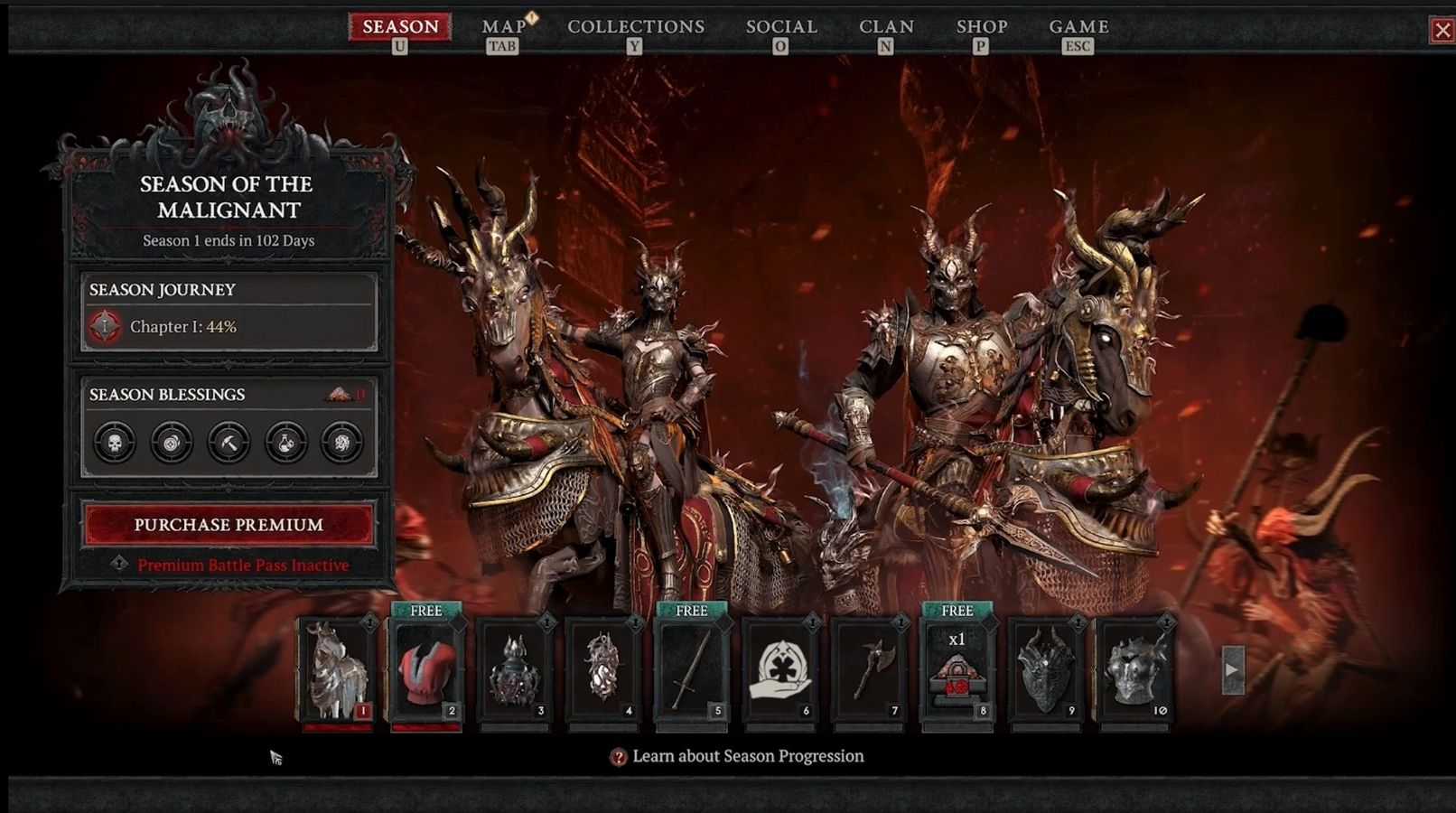View the tier 7 axe reward
The height and width of the screenshot is (813, 1456).
(x=868, y=670)
